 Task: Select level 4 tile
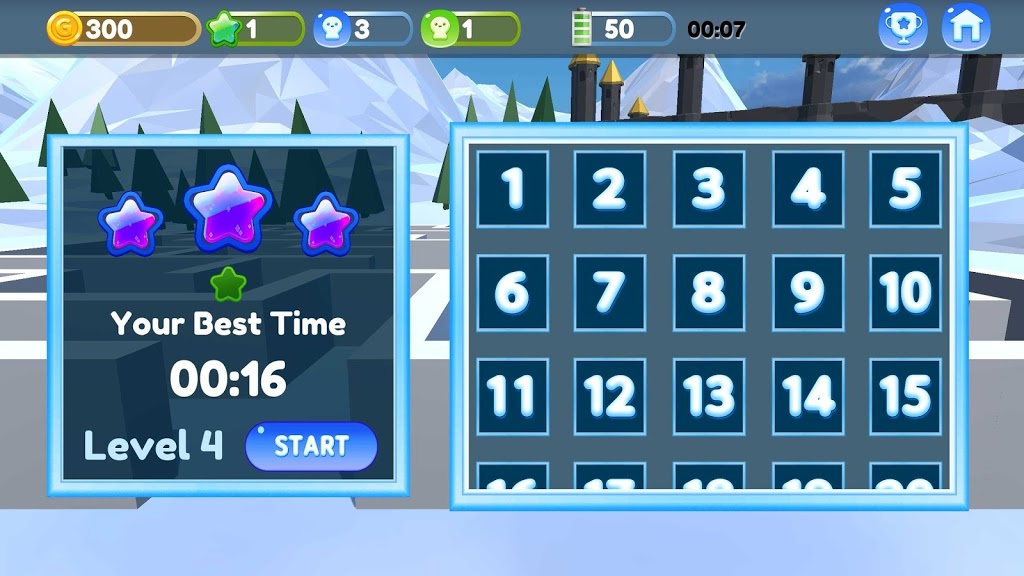click(x=807, y=188)
